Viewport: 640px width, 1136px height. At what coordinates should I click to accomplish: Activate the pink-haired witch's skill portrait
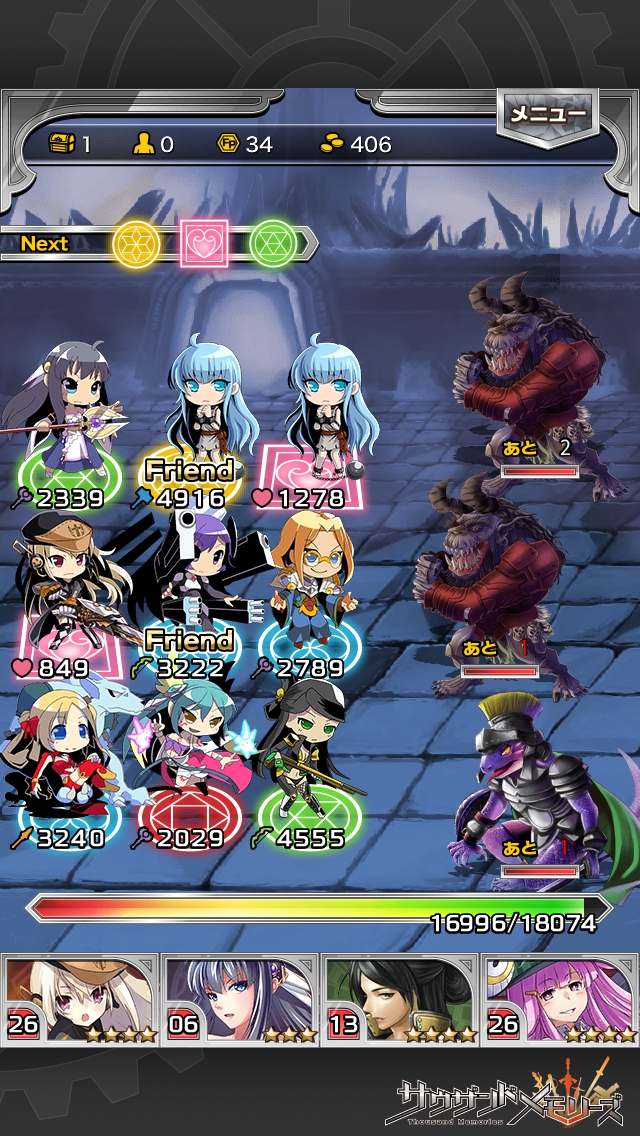click(560, 999)
